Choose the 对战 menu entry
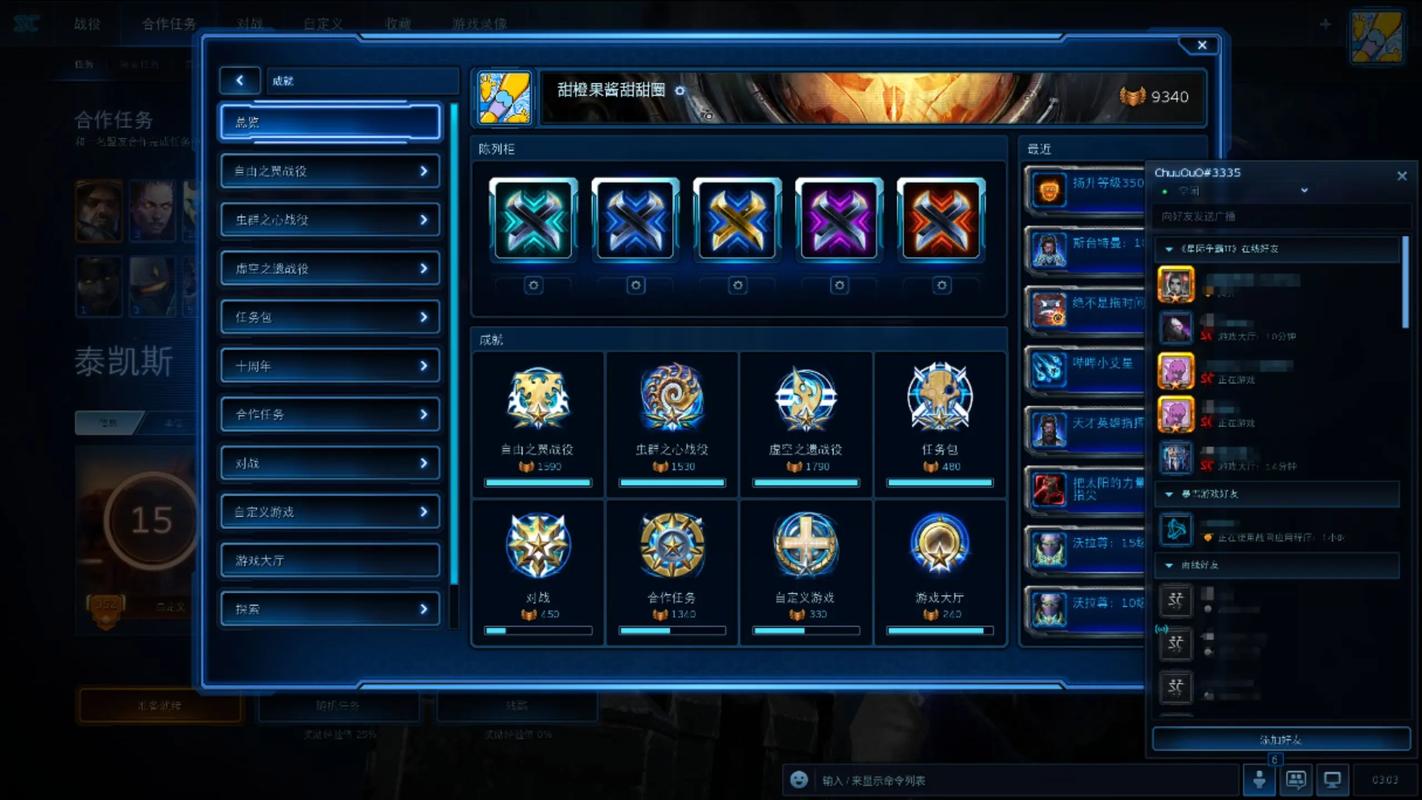Image resolution: width=1422 pixels, height=800 pixels. [330, 463]
